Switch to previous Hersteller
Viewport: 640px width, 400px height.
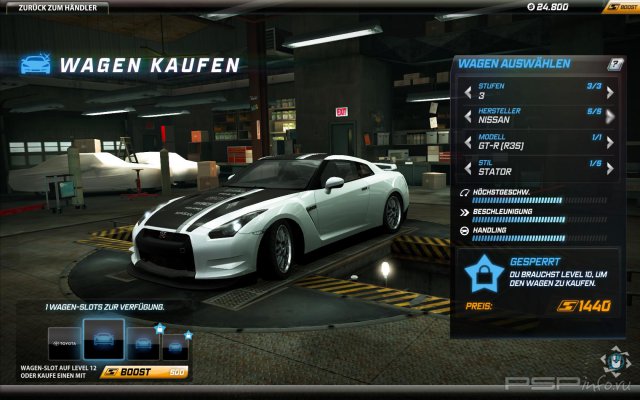[467, 117]
